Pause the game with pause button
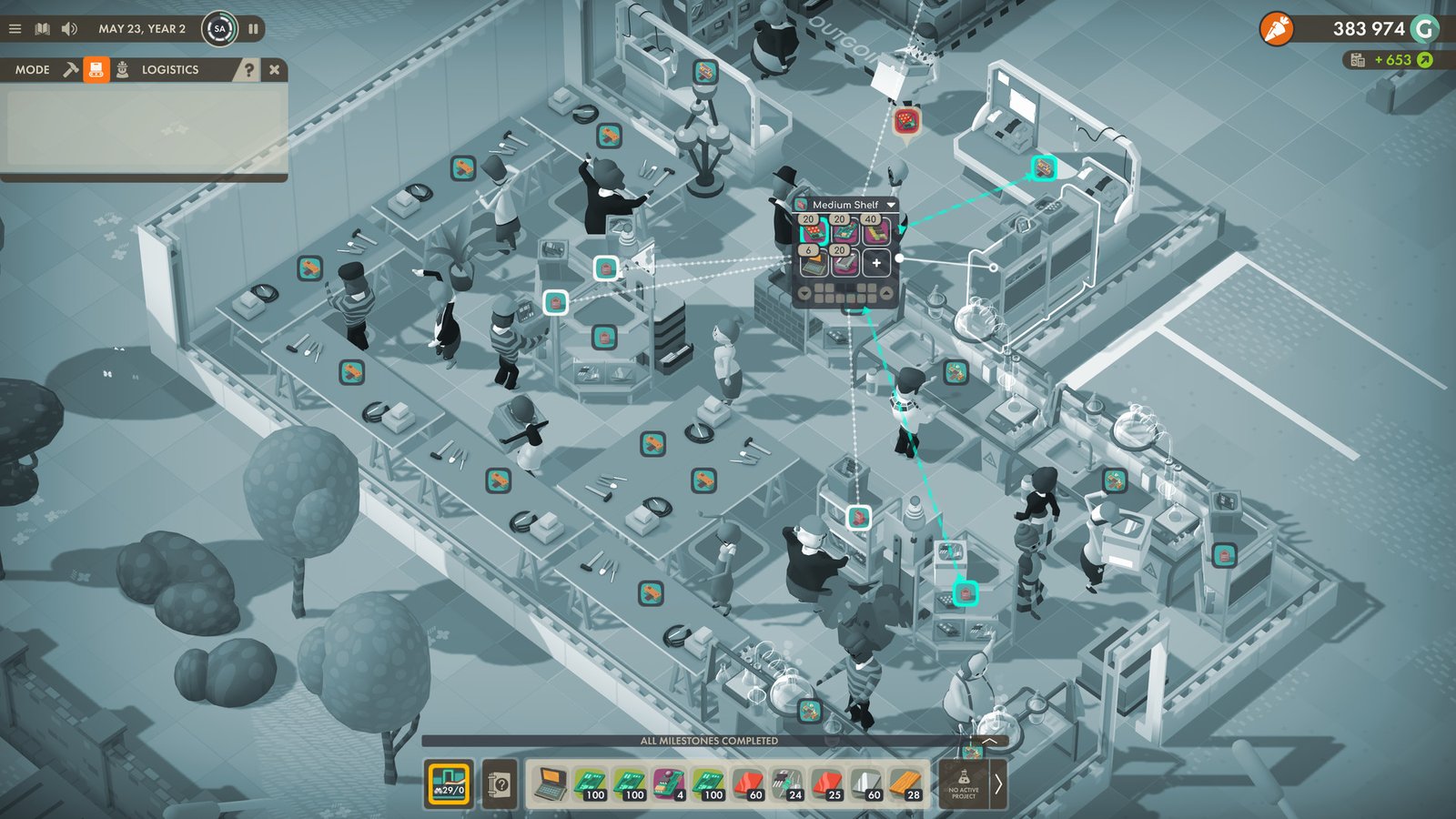Viewport: 1456px width, 819px height. tap(254, 28)
